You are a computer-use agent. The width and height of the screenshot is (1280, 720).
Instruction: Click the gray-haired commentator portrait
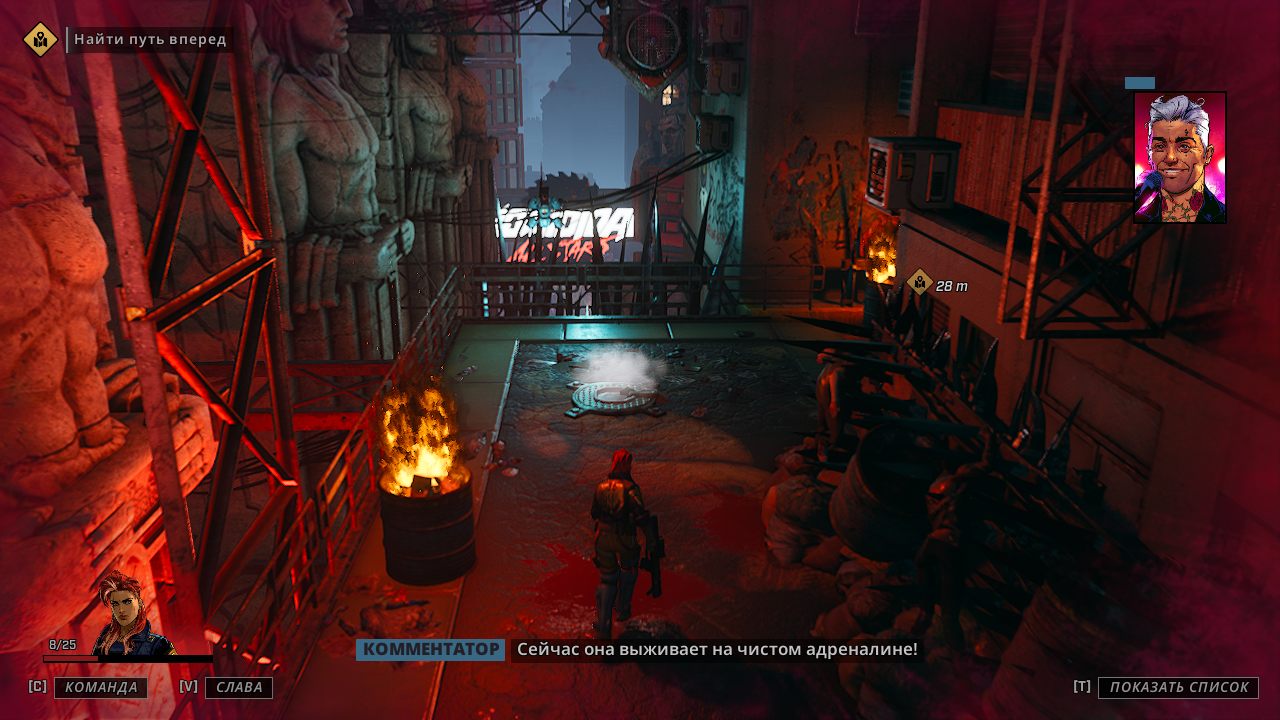(1180, 157)
